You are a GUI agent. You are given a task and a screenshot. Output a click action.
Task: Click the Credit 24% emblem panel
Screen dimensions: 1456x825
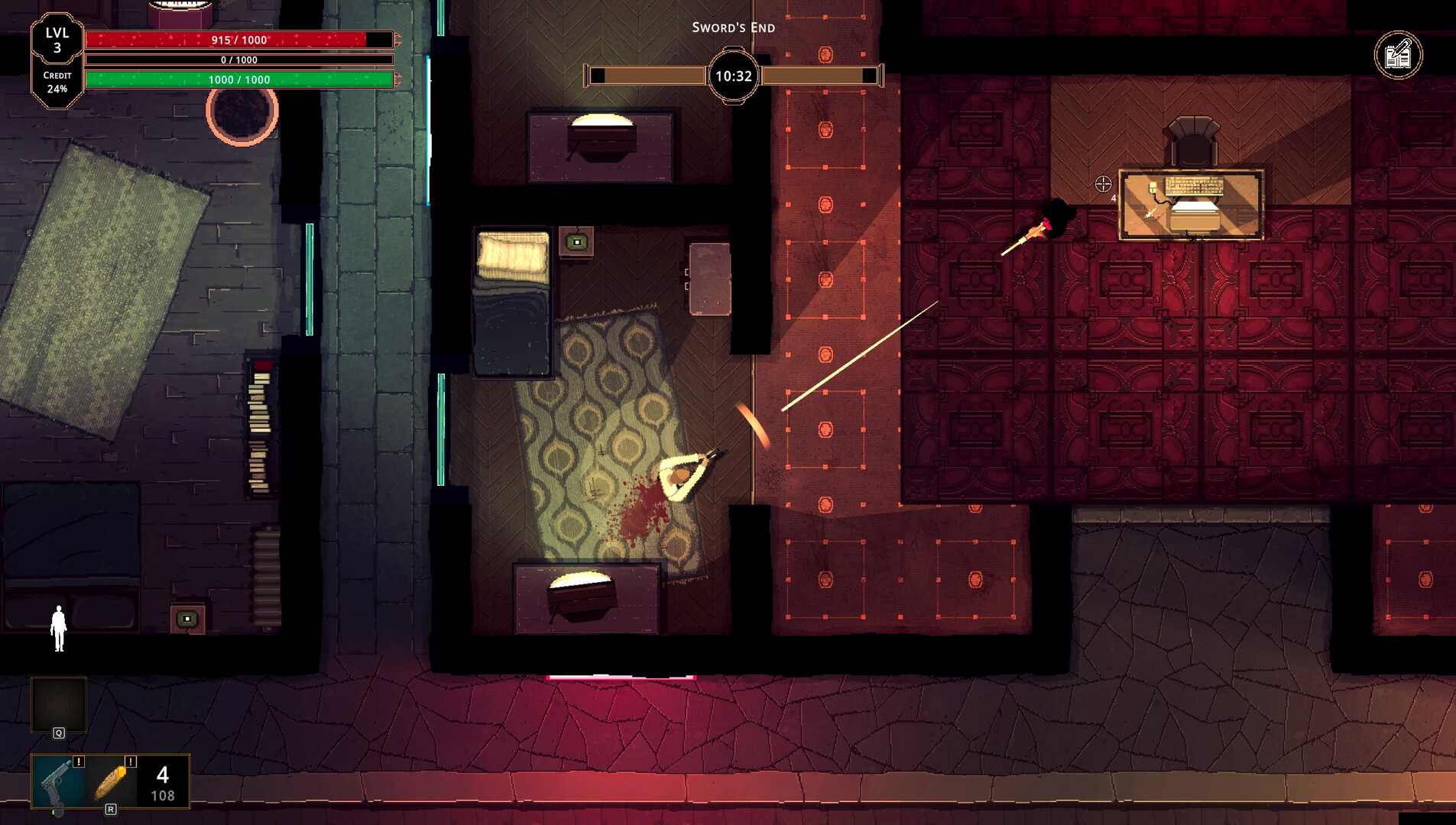(57, 82)
